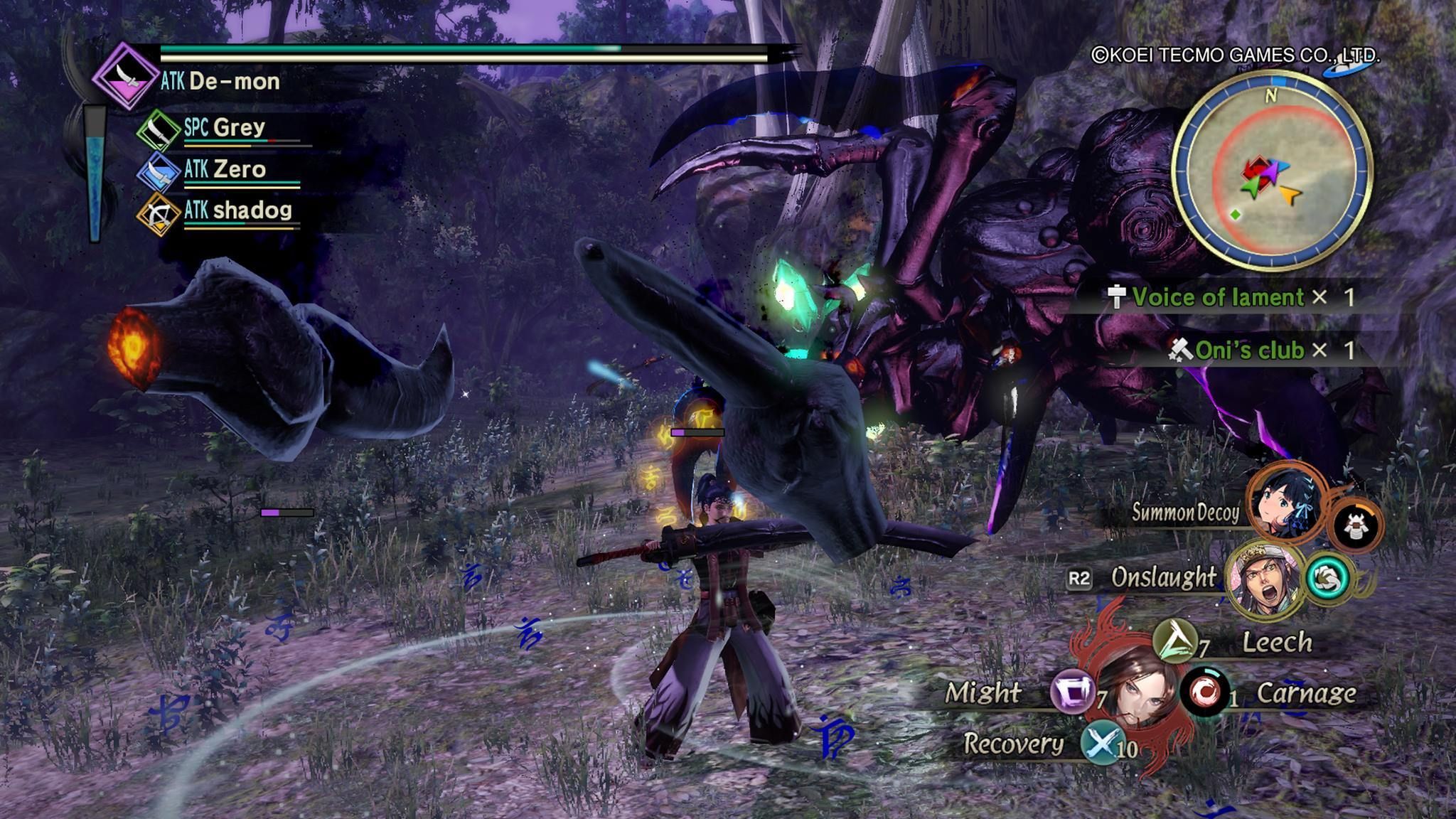This screenshot has width=1456, height=819.
Task: Activate the Might skill icon
Action: [1072, 692]
